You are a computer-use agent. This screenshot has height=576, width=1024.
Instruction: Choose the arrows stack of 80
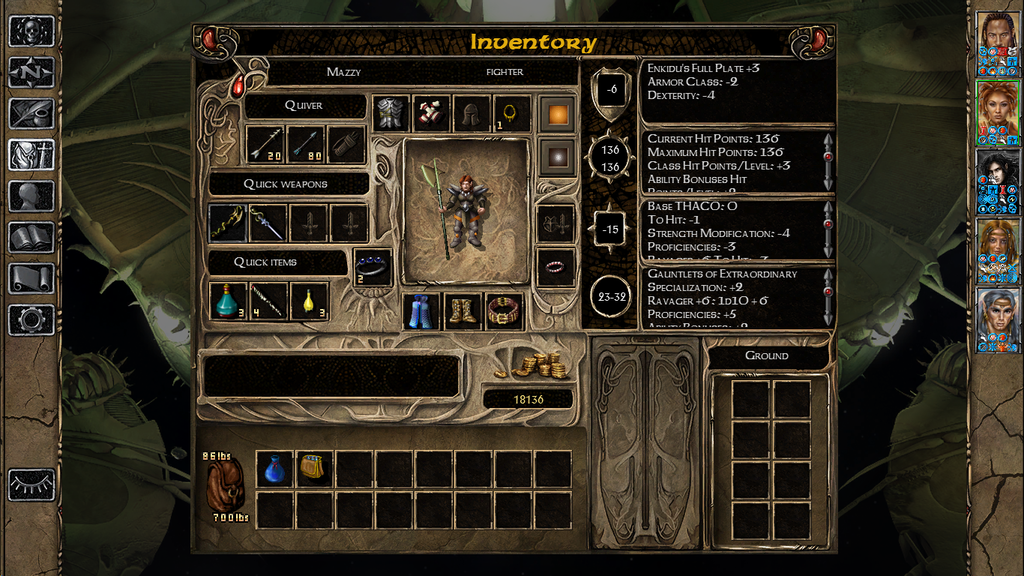coord(307,145)
